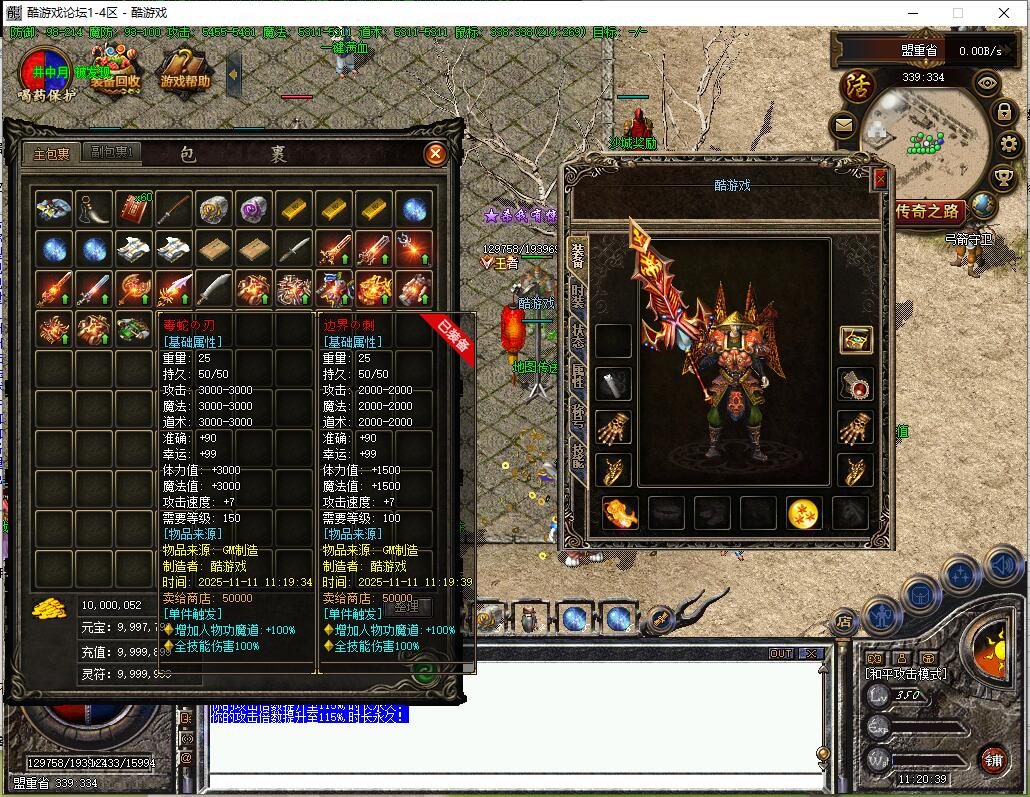Close the character equipment panel

point(880,178)
